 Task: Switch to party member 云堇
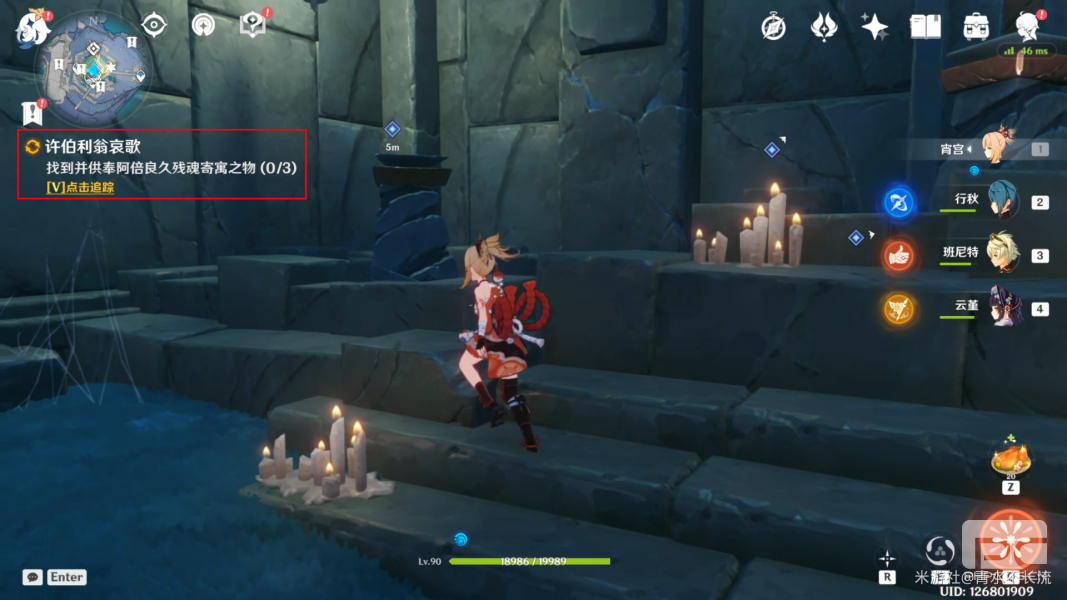pos(1001,307)
